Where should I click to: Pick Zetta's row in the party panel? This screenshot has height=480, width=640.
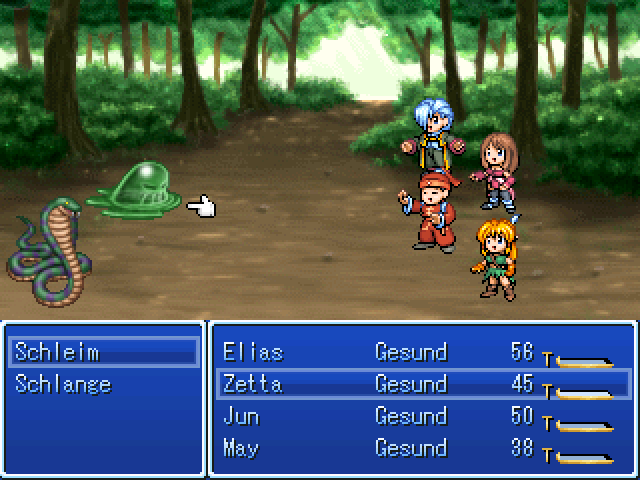tap(253, 384)
